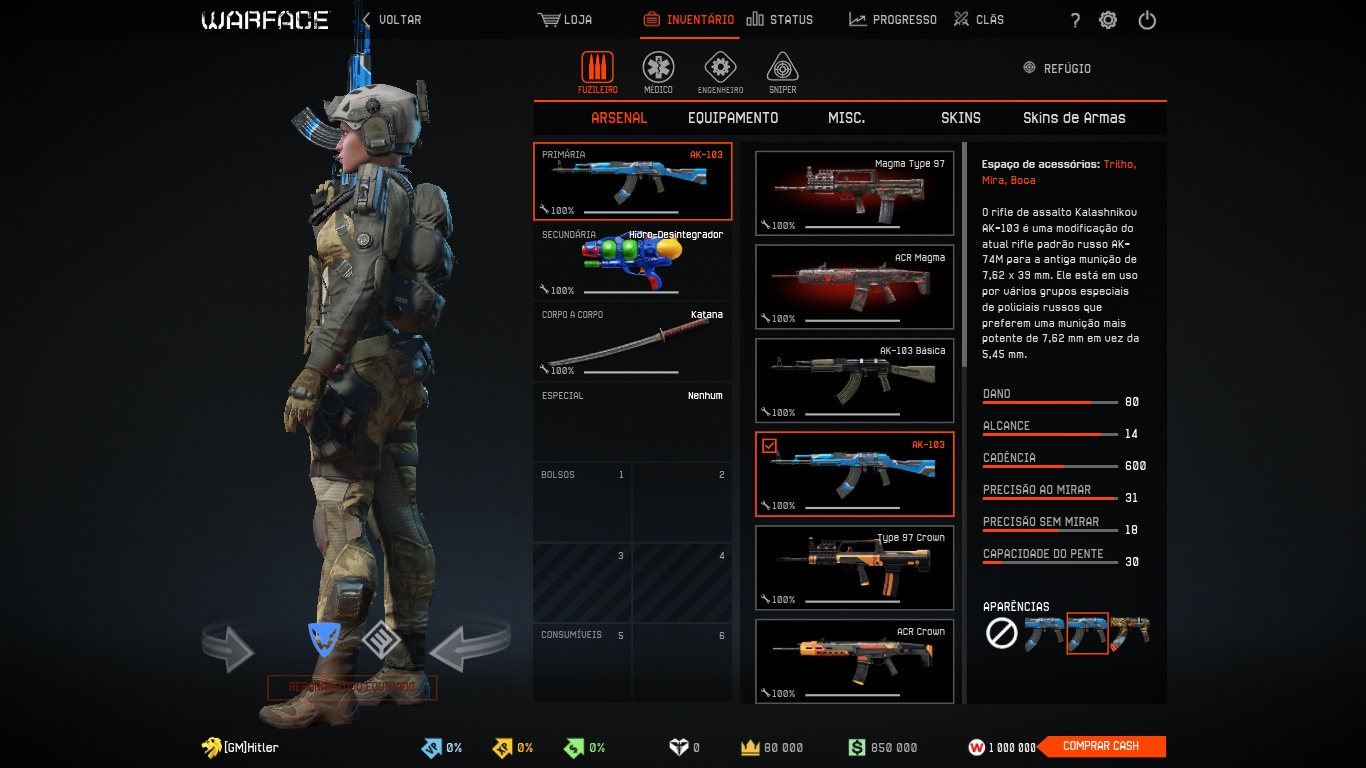
Task: Open the settings gear icon
Action: (x=1108, y=20)
